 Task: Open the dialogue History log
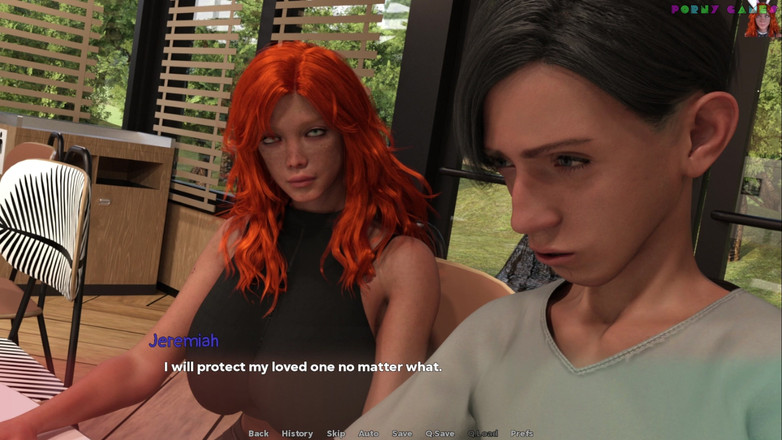click(297, 433)
